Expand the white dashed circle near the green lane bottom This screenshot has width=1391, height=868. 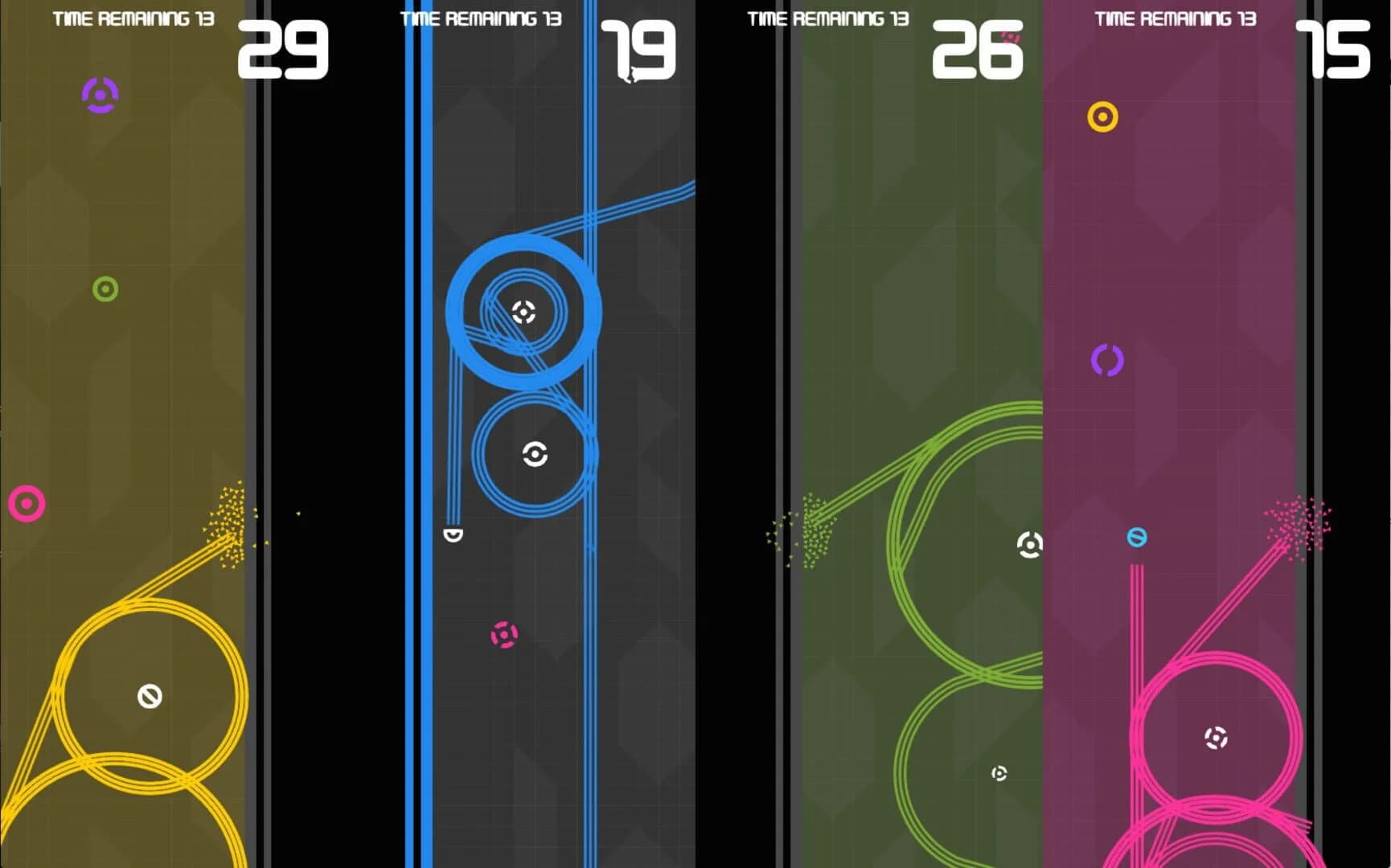pyautogui.click(x=999, y=773)
